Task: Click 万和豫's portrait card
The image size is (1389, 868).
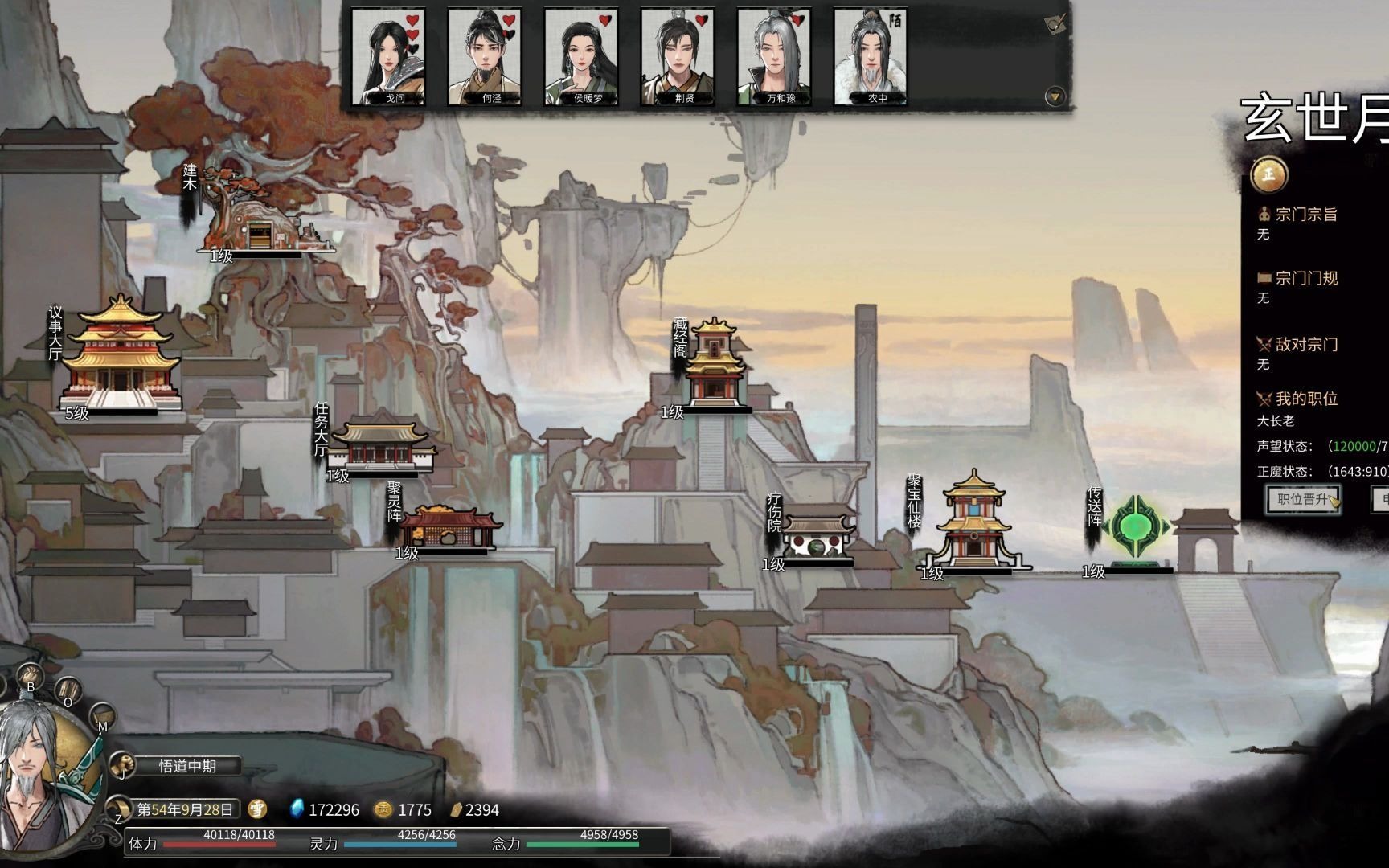Action: (774, 57)
